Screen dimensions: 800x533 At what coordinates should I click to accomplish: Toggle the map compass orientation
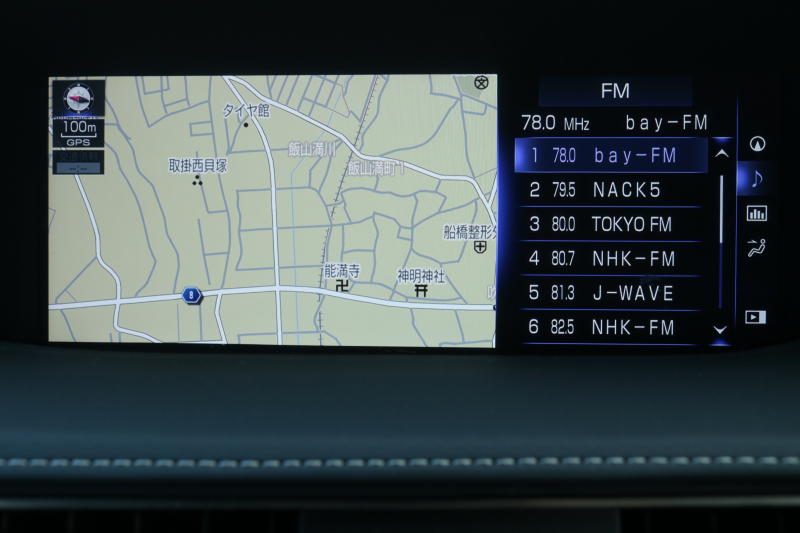click(x=78, y=97)
